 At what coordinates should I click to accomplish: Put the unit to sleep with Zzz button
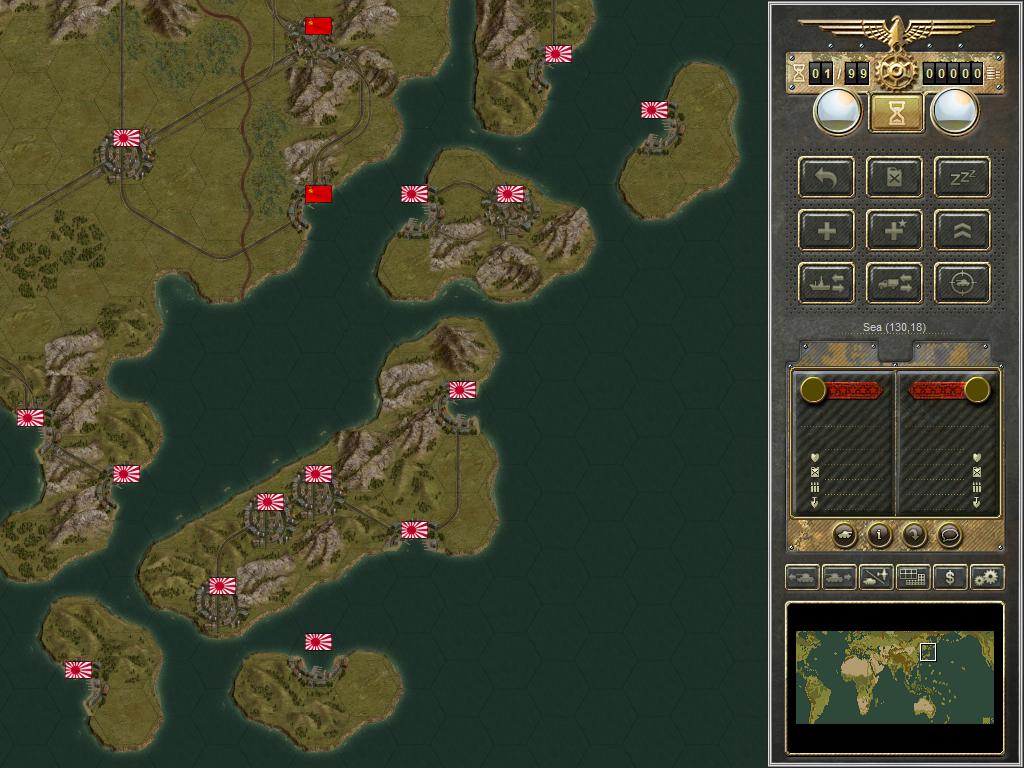tap(962, 178)
